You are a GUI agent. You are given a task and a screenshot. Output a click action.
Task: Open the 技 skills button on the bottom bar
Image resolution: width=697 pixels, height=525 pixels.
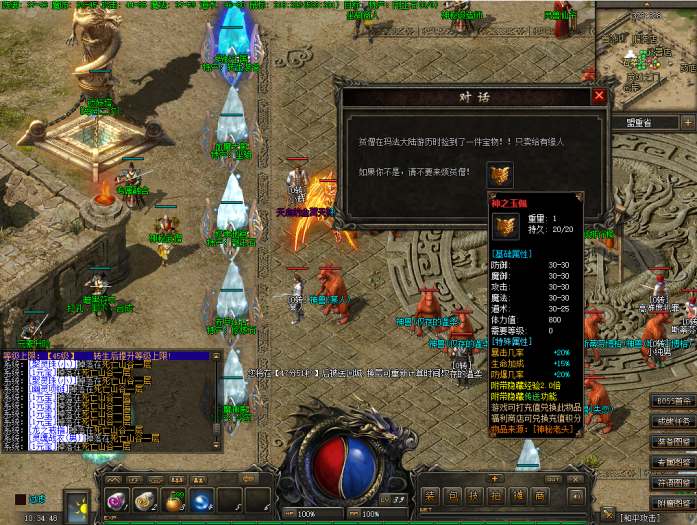click(x=473, y=496)
